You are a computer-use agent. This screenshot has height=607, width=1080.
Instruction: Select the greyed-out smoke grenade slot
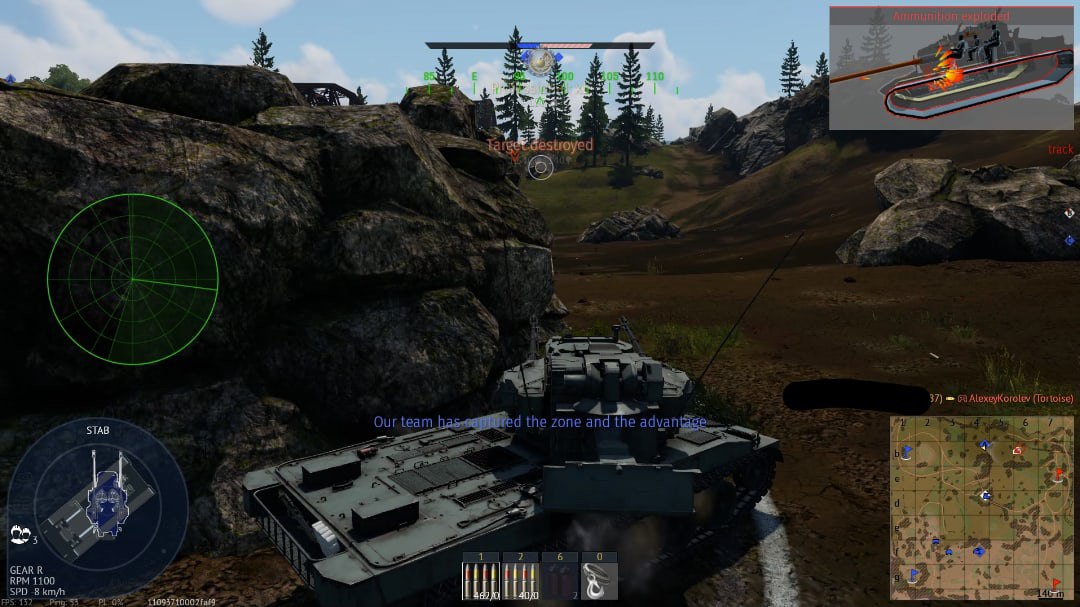point(560,576)
